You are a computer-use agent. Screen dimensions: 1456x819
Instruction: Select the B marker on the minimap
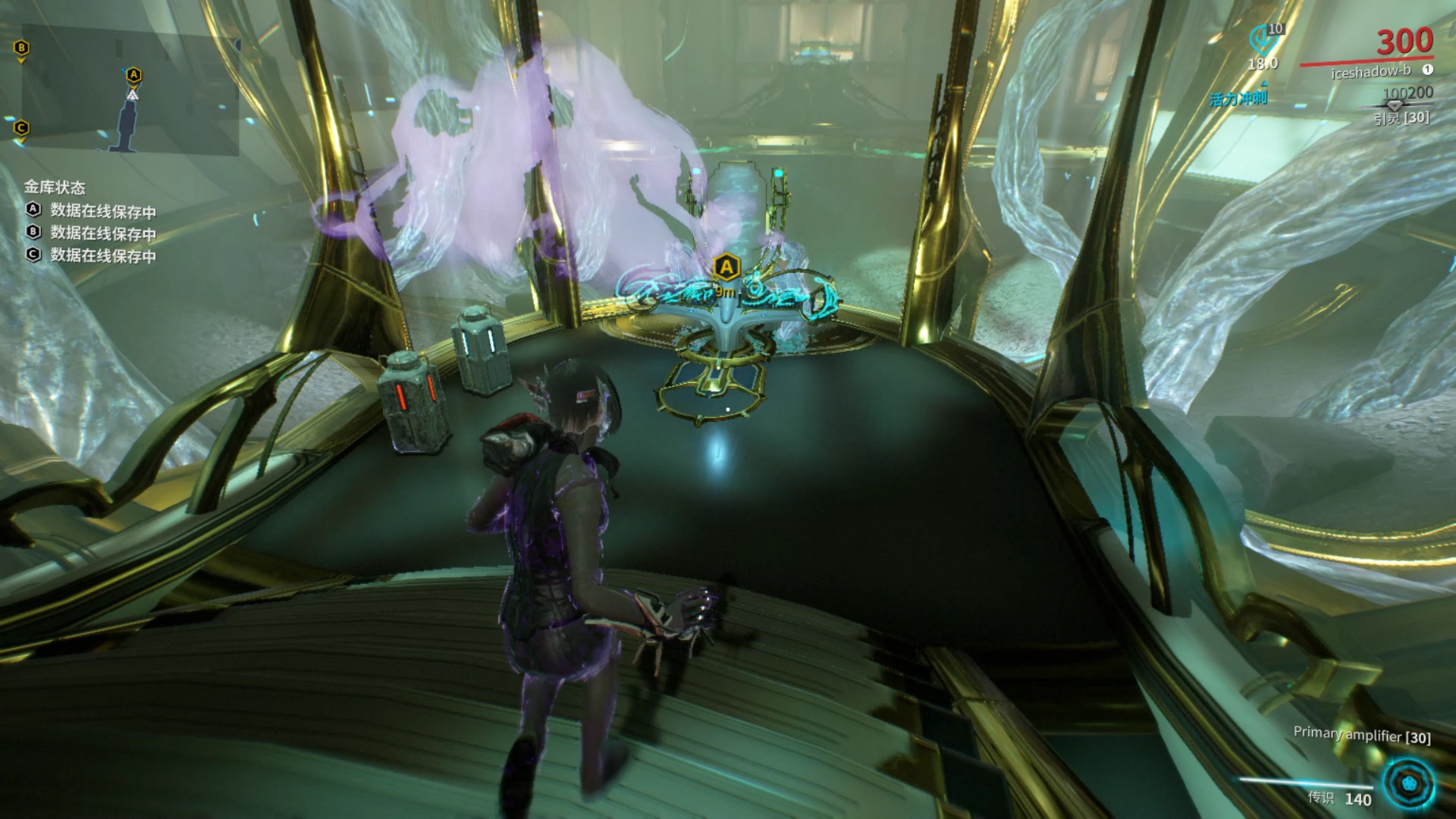click(x=21, y=49)
